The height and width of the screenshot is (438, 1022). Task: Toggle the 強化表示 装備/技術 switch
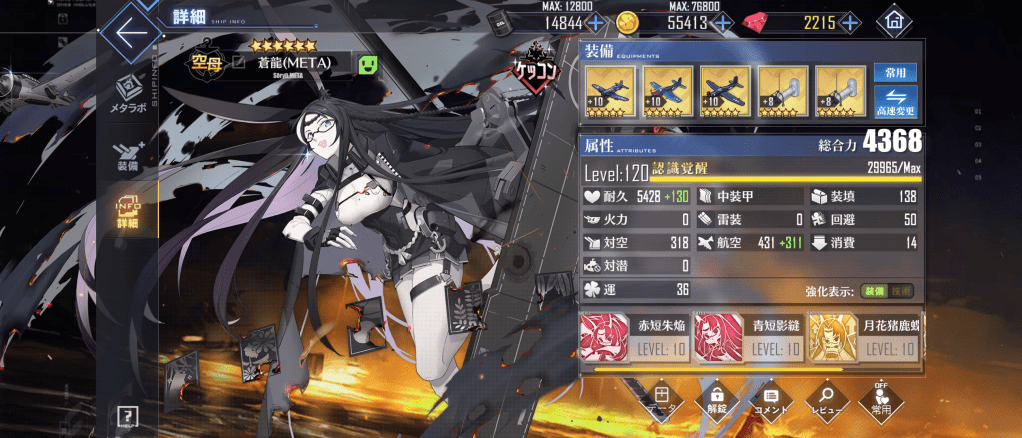pos(886,291)
